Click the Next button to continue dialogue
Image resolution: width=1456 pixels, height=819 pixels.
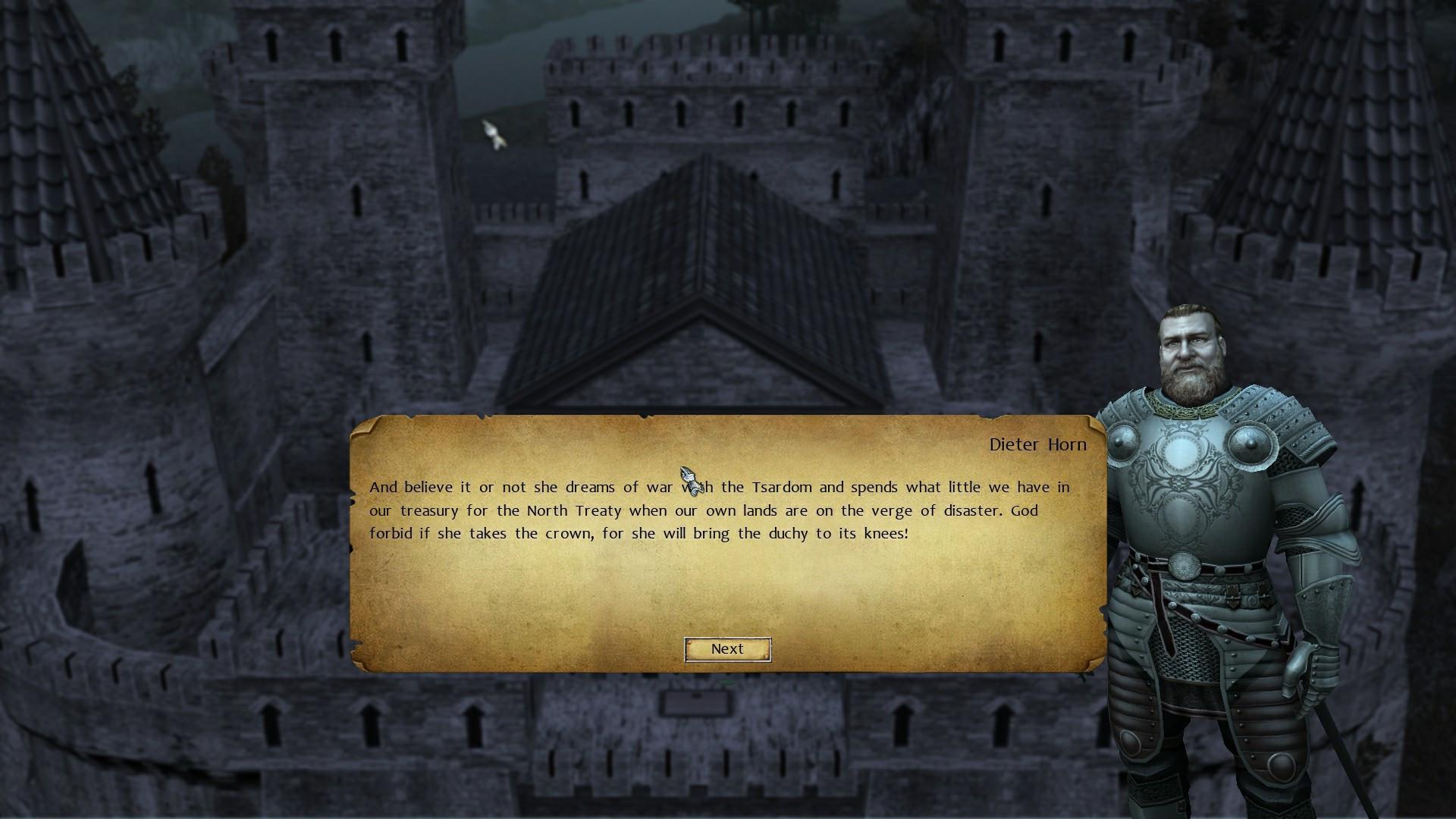point(726,649)
